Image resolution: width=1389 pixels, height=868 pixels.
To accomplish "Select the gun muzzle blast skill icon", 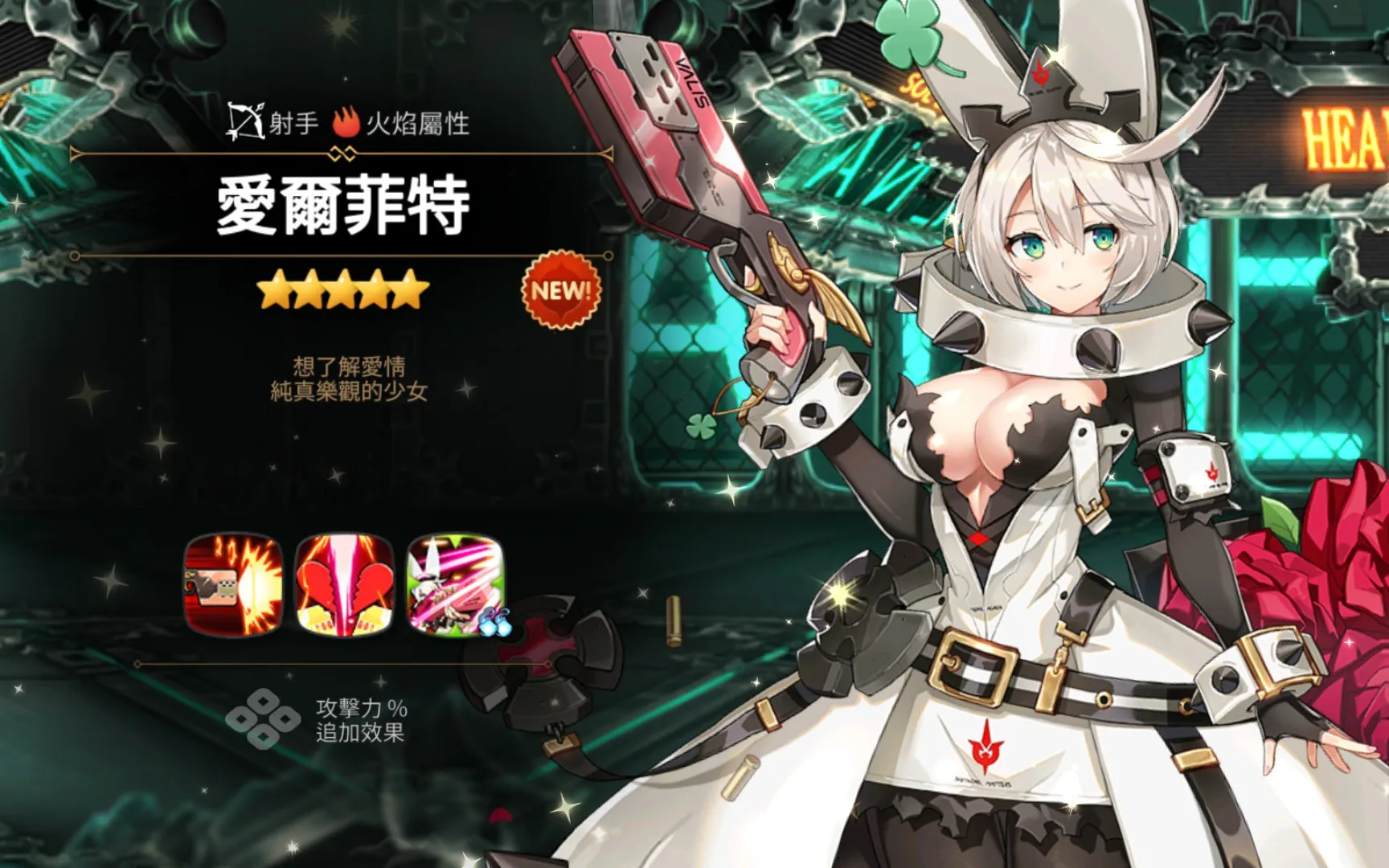I will point(233,585).
